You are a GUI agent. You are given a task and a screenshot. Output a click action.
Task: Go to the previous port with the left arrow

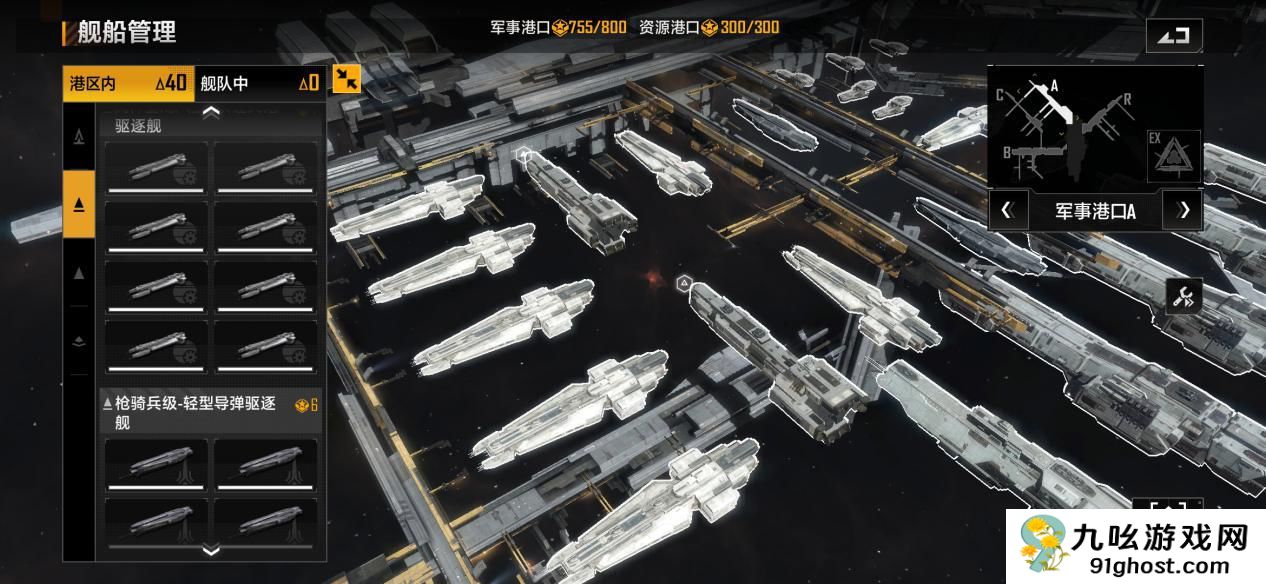(1007, 210)
